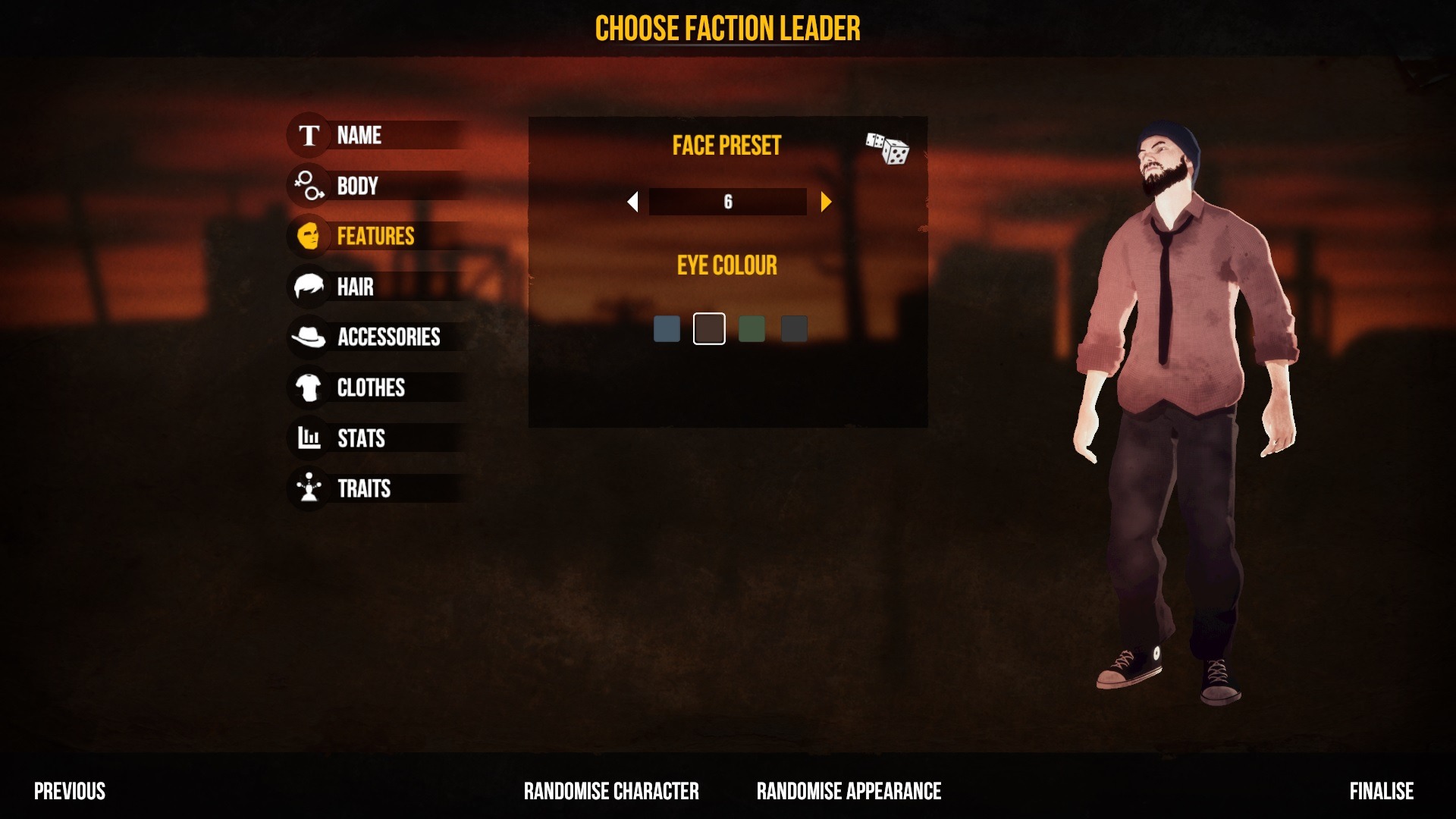Click Randomise Character
This screenshot has height=819, width=1456.
point(611,792)
